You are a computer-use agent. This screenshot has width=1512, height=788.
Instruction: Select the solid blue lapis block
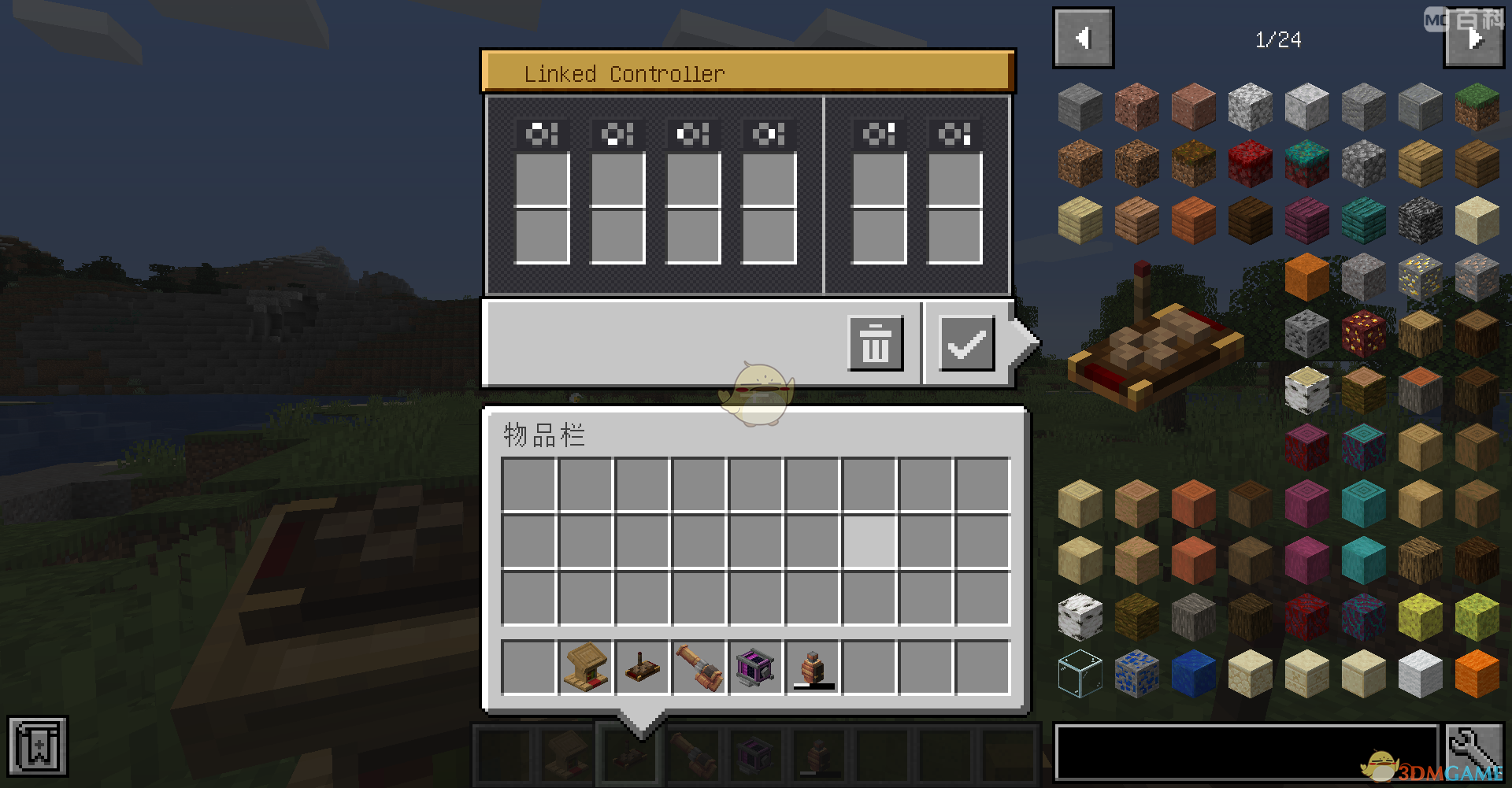coord(1193,674)
